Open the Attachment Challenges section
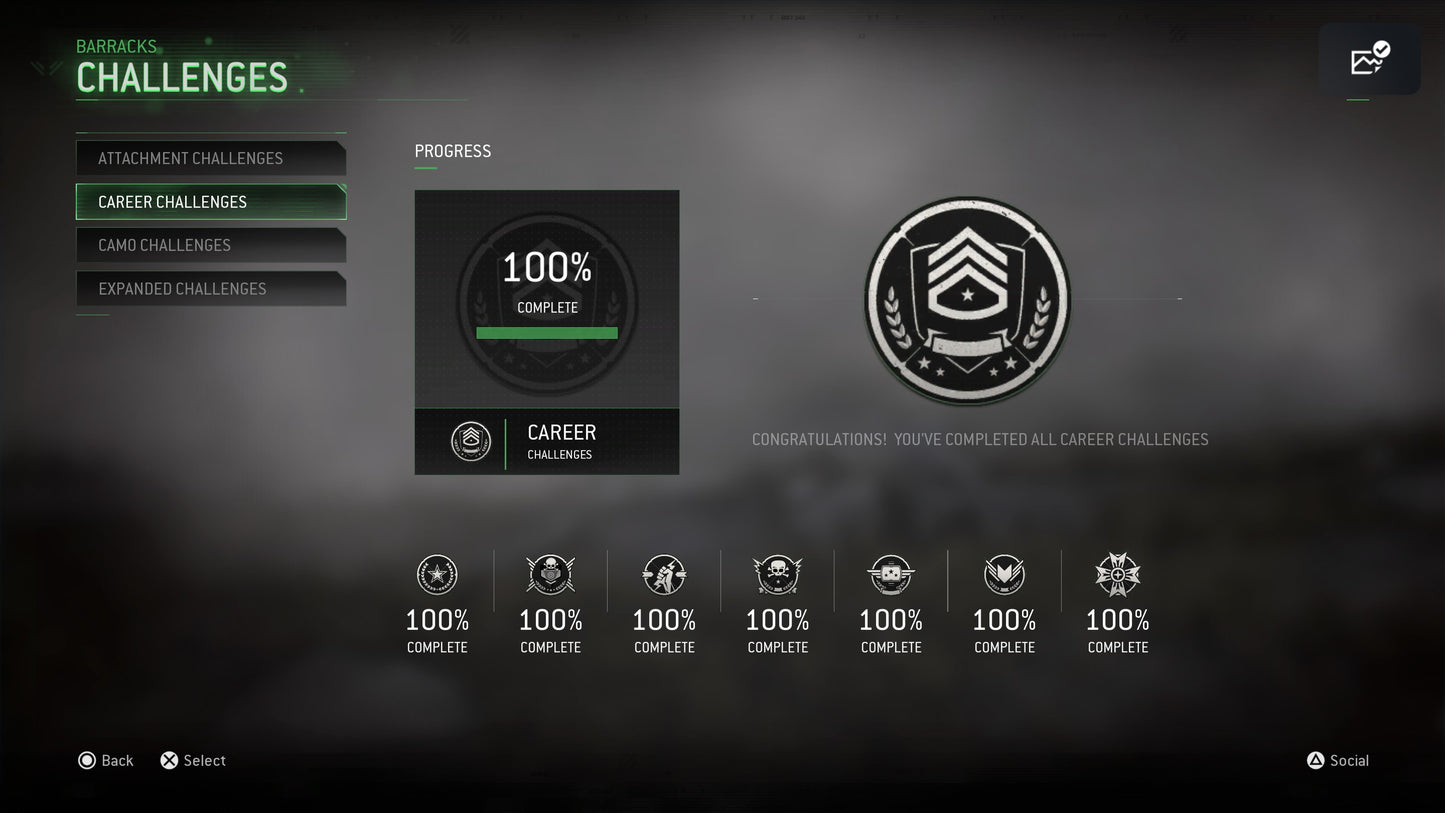 [211, 157]
